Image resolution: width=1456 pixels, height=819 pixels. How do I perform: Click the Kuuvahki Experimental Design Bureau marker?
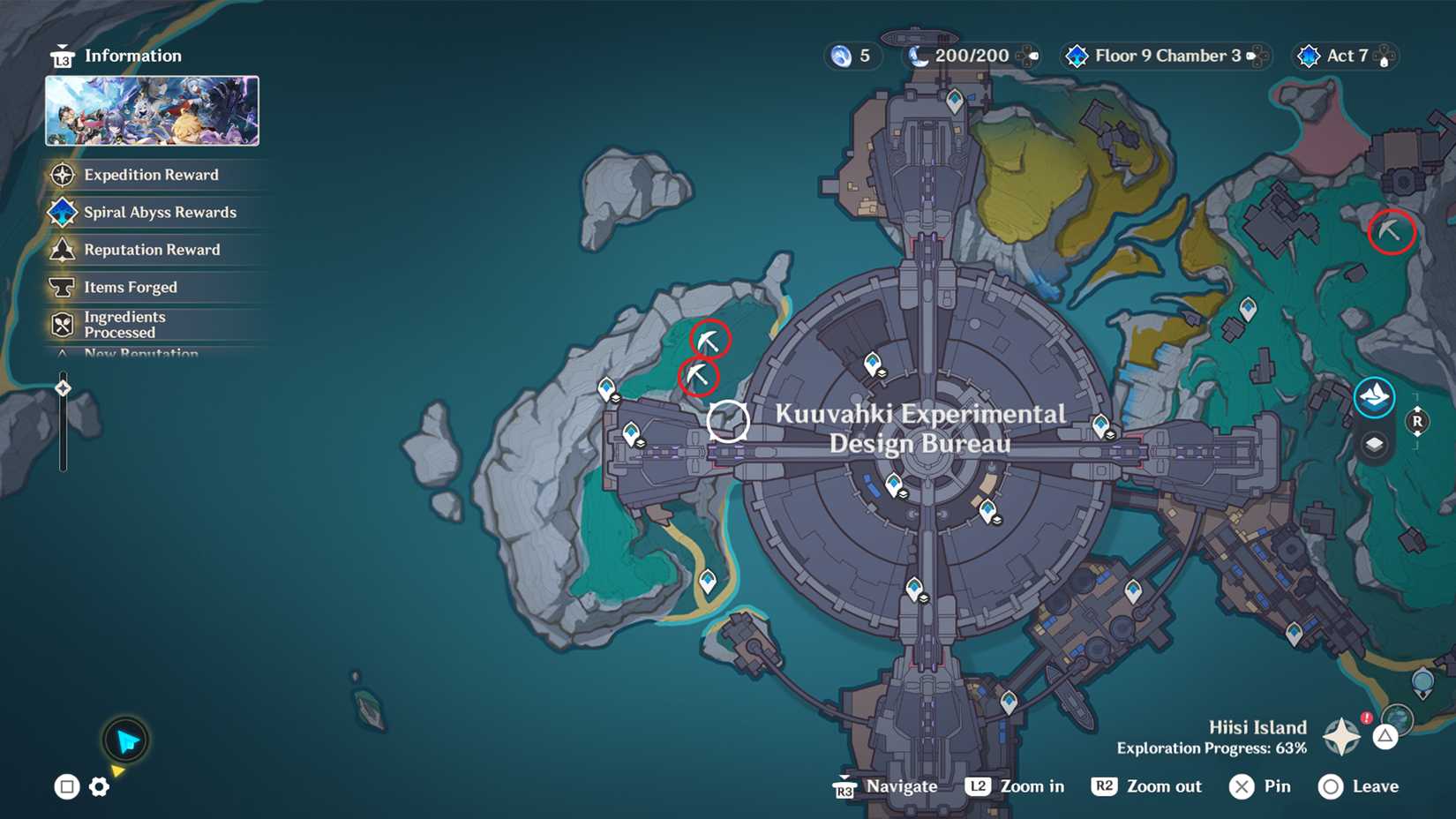click(x=728, y=421)
